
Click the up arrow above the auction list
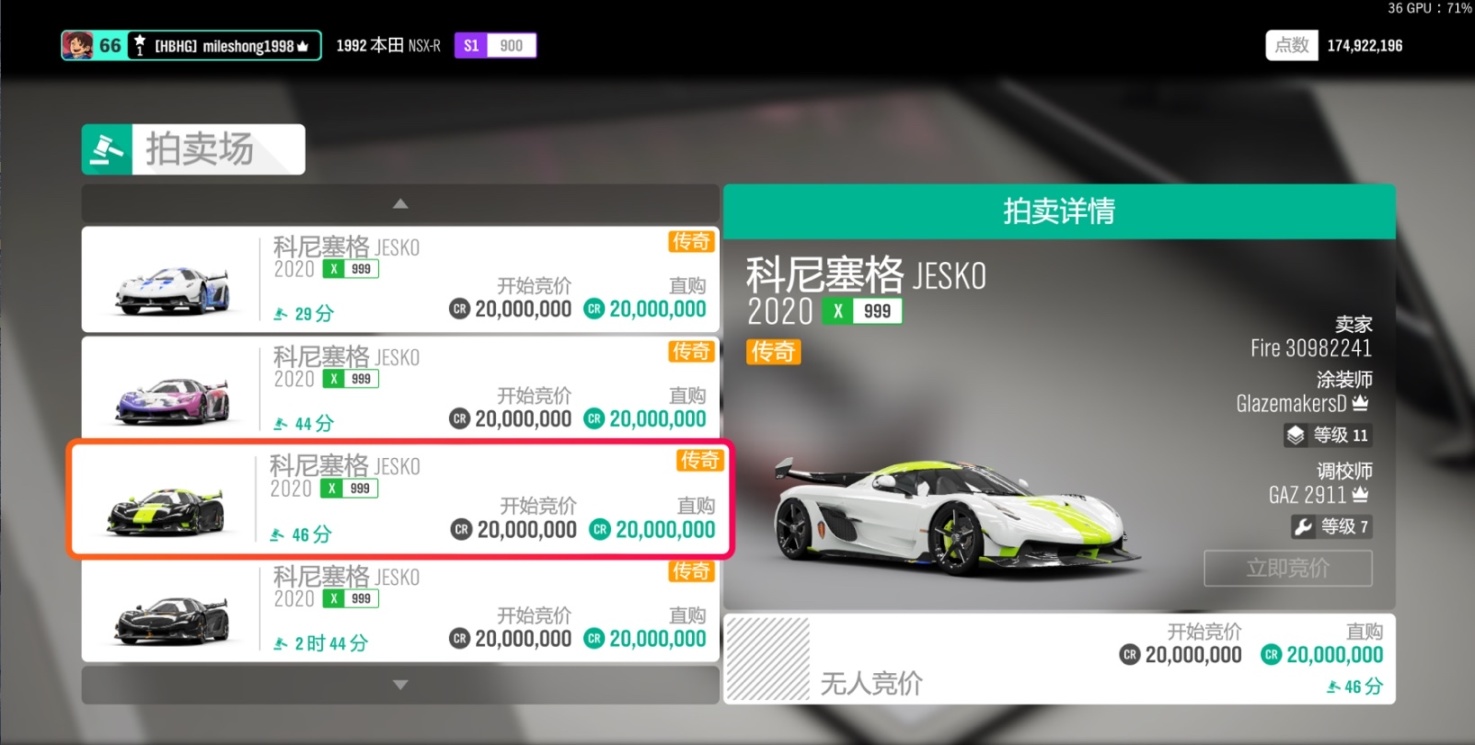click(400, 203)
